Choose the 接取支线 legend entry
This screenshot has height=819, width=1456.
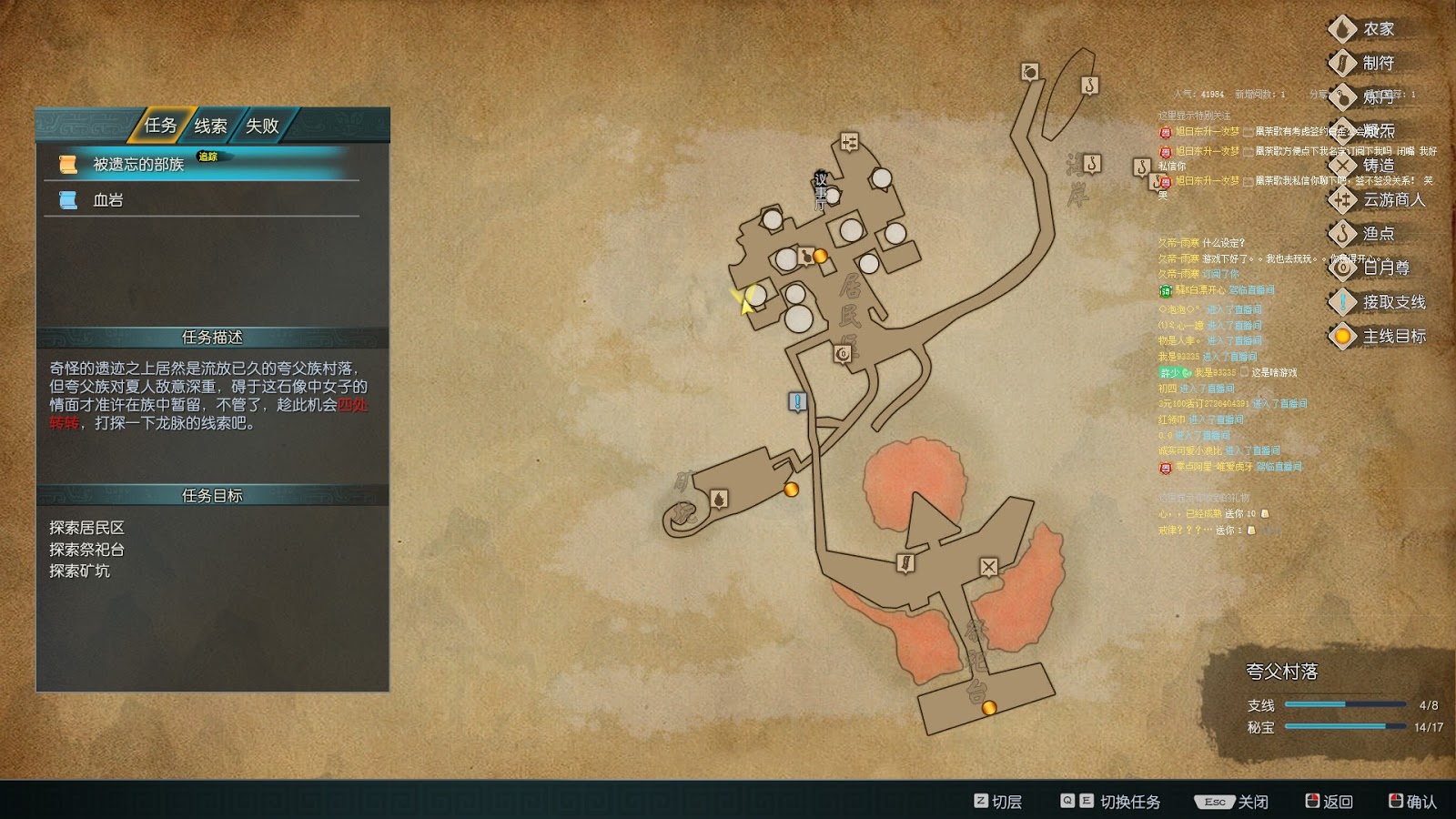1393,302
